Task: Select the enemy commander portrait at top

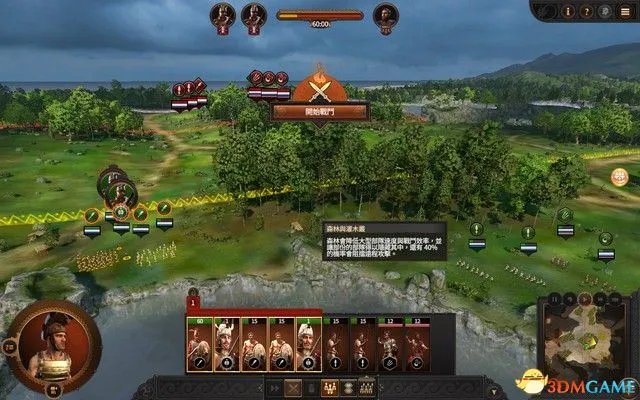Action: 385,15
